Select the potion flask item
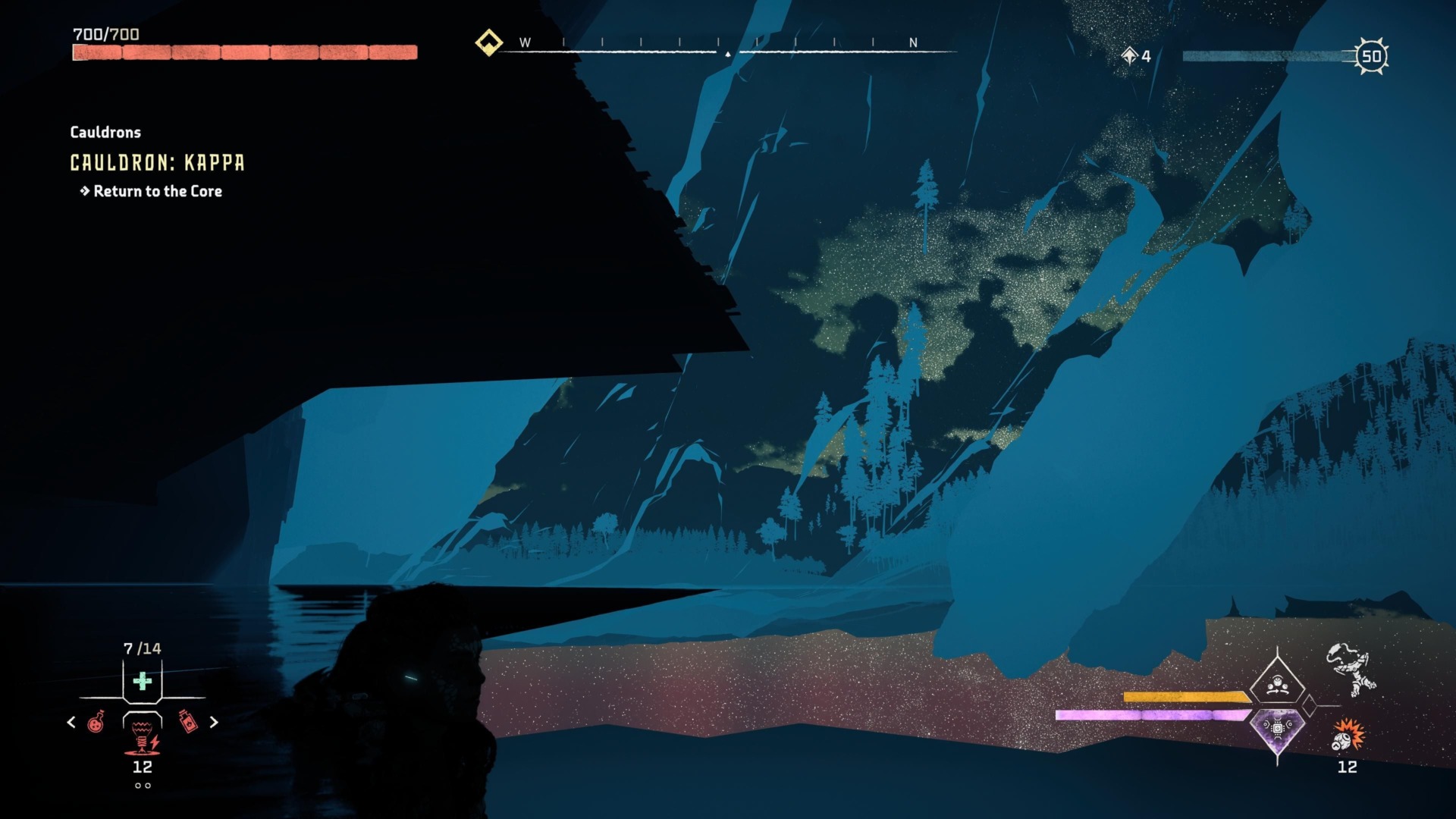 click(96, 723)
